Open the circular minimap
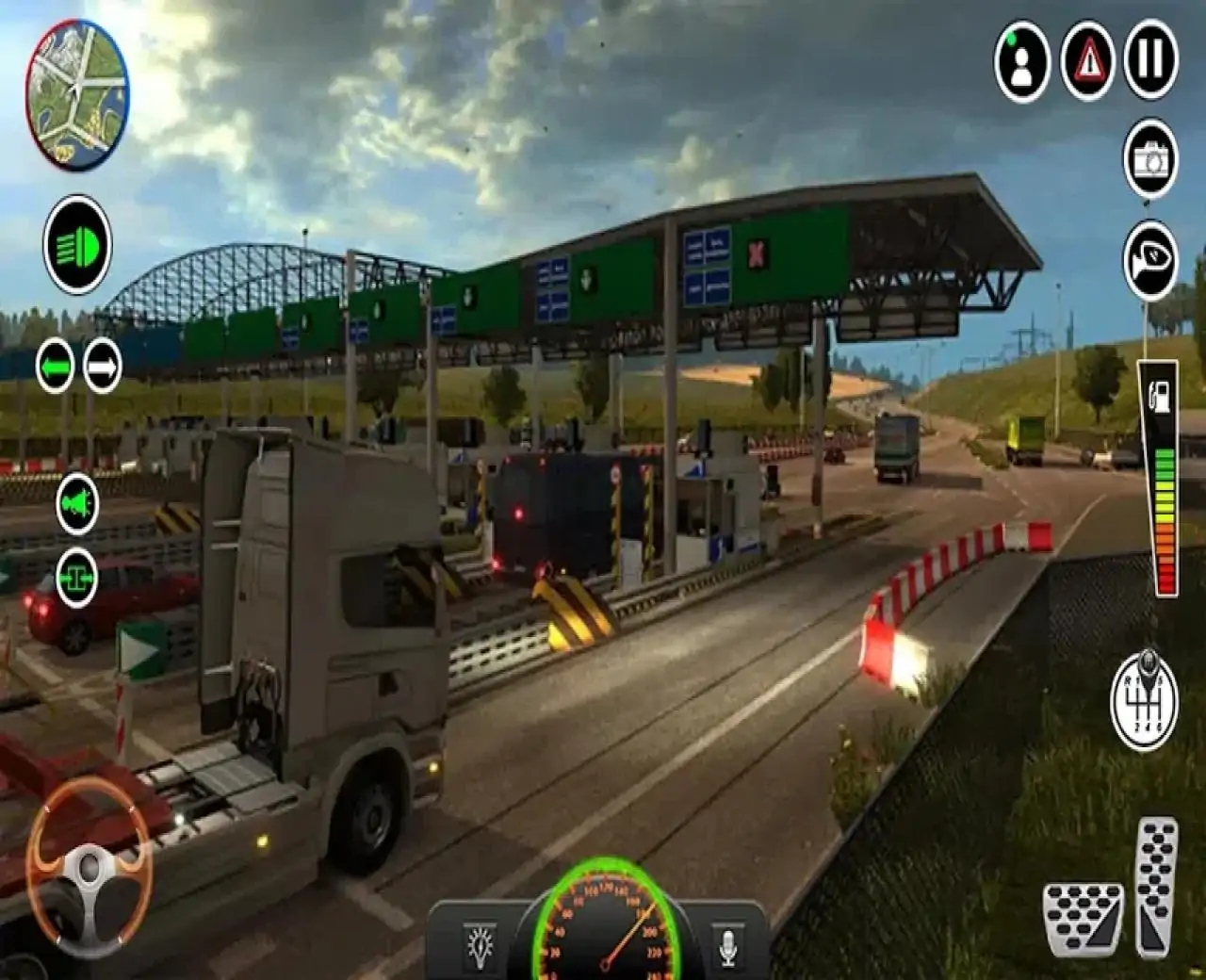 coord(77,94)
